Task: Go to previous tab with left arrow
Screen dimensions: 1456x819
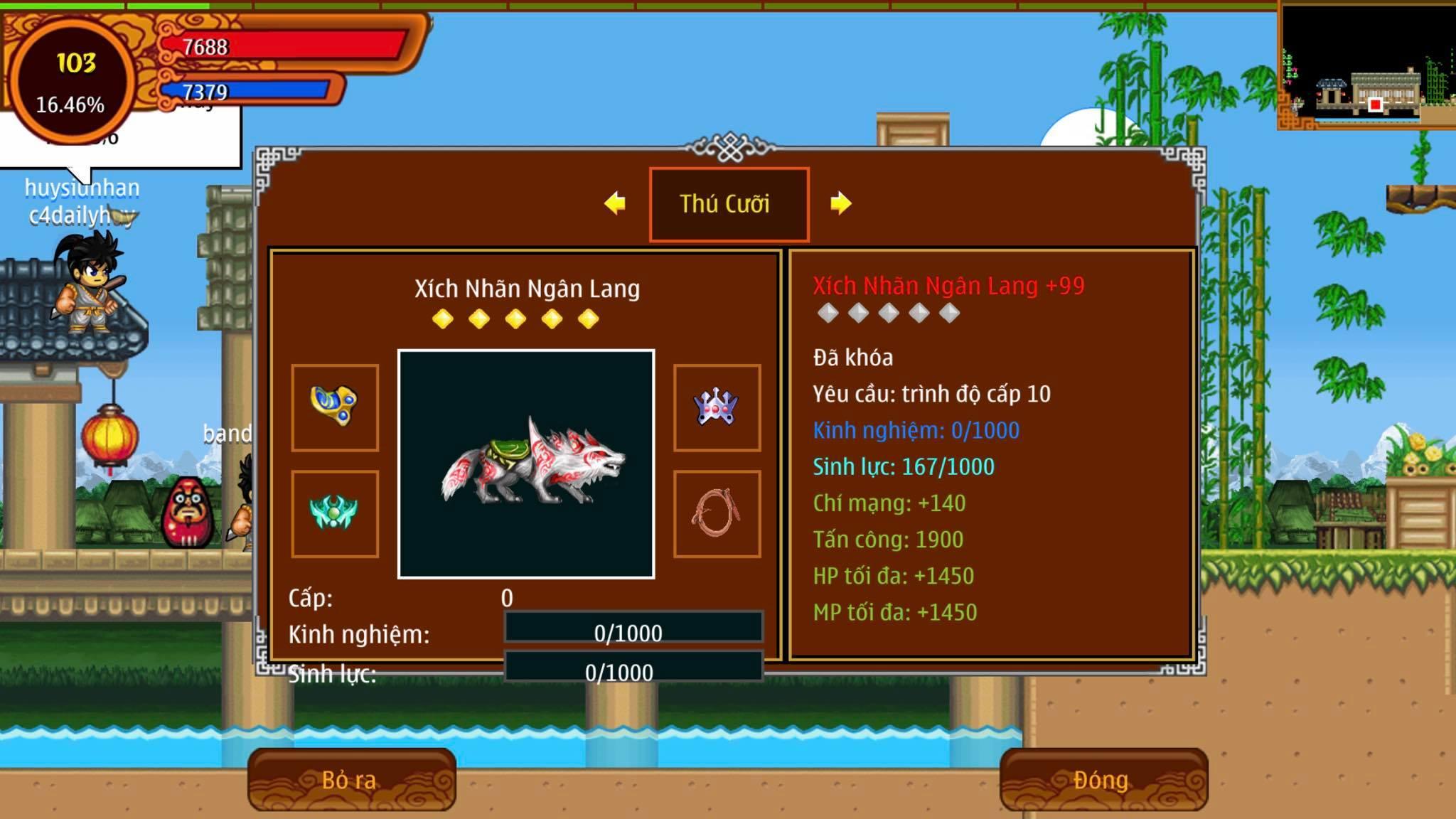Action: tap(615, 203)
